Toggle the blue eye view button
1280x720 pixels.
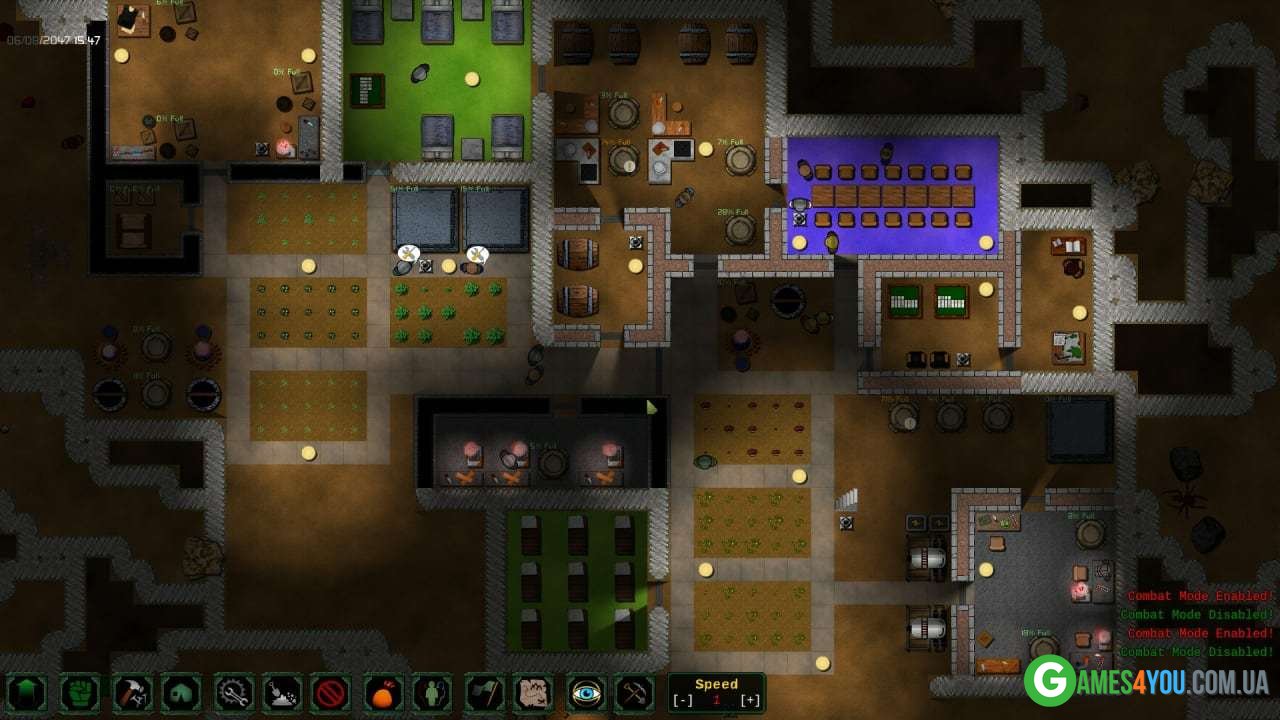click(x=585, y=692)
